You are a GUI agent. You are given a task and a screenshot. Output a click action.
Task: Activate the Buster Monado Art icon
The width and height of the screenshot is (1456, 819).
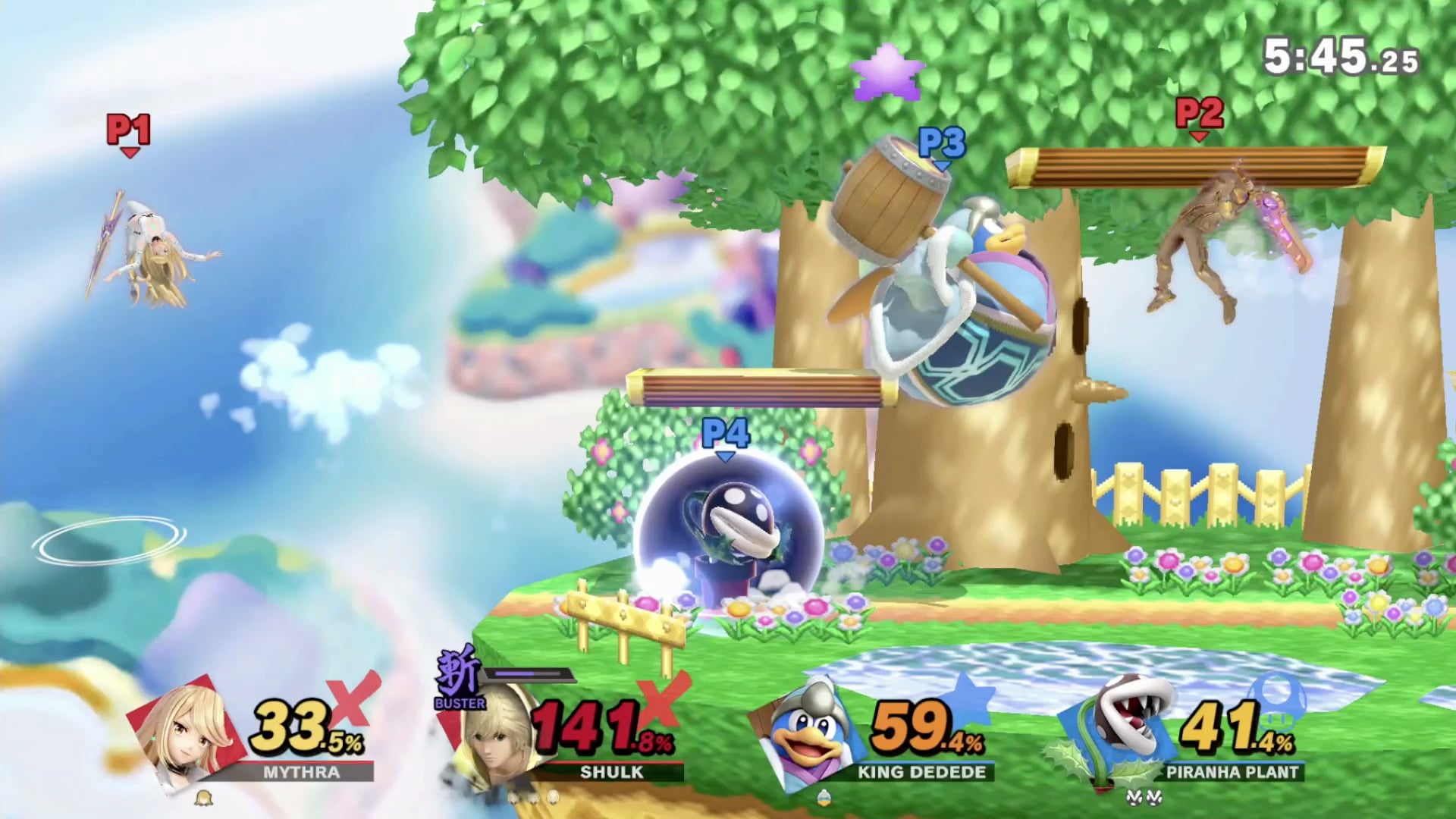[459, 677]
